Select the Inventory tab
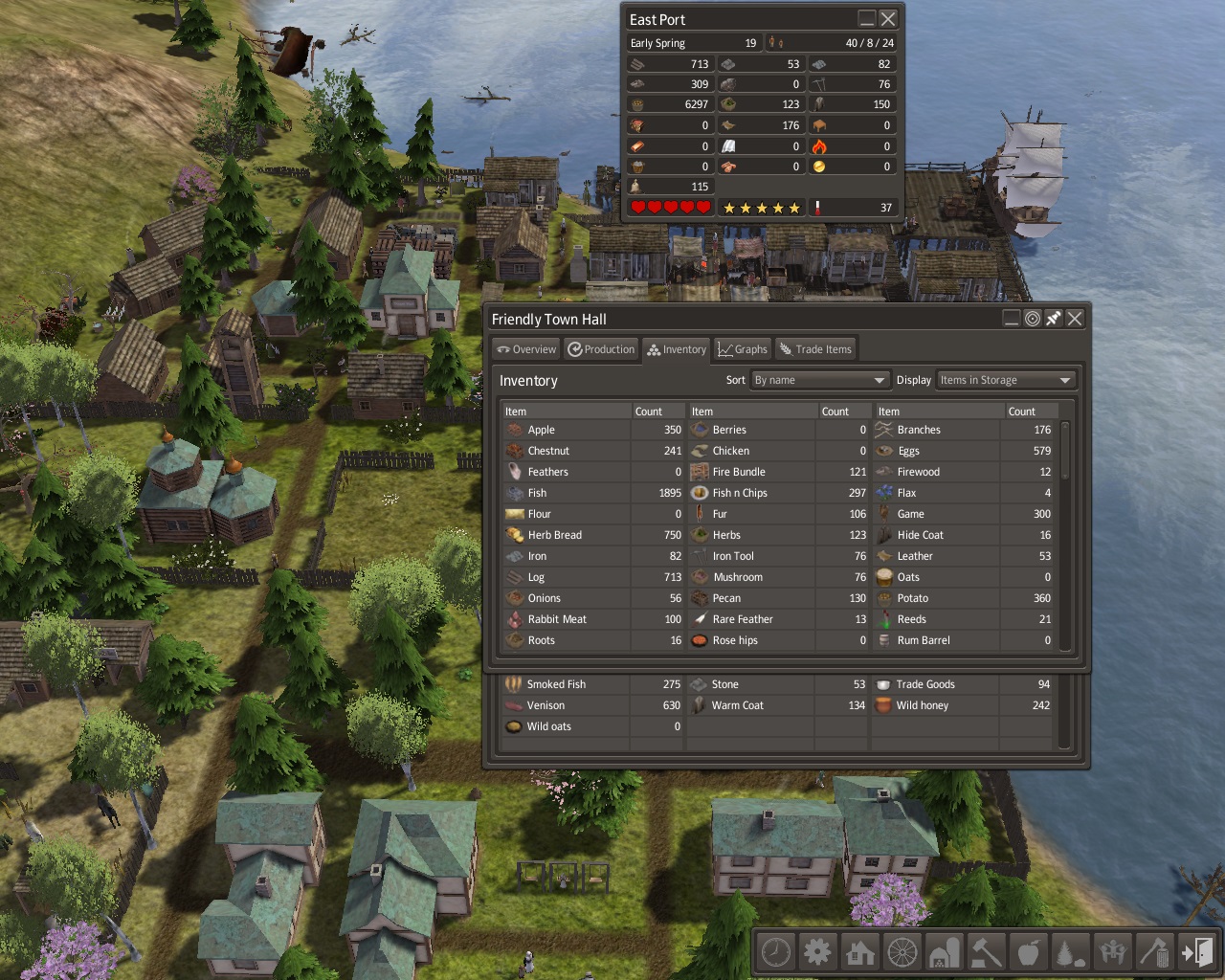 pyautogui.click(x=677, y=349)
